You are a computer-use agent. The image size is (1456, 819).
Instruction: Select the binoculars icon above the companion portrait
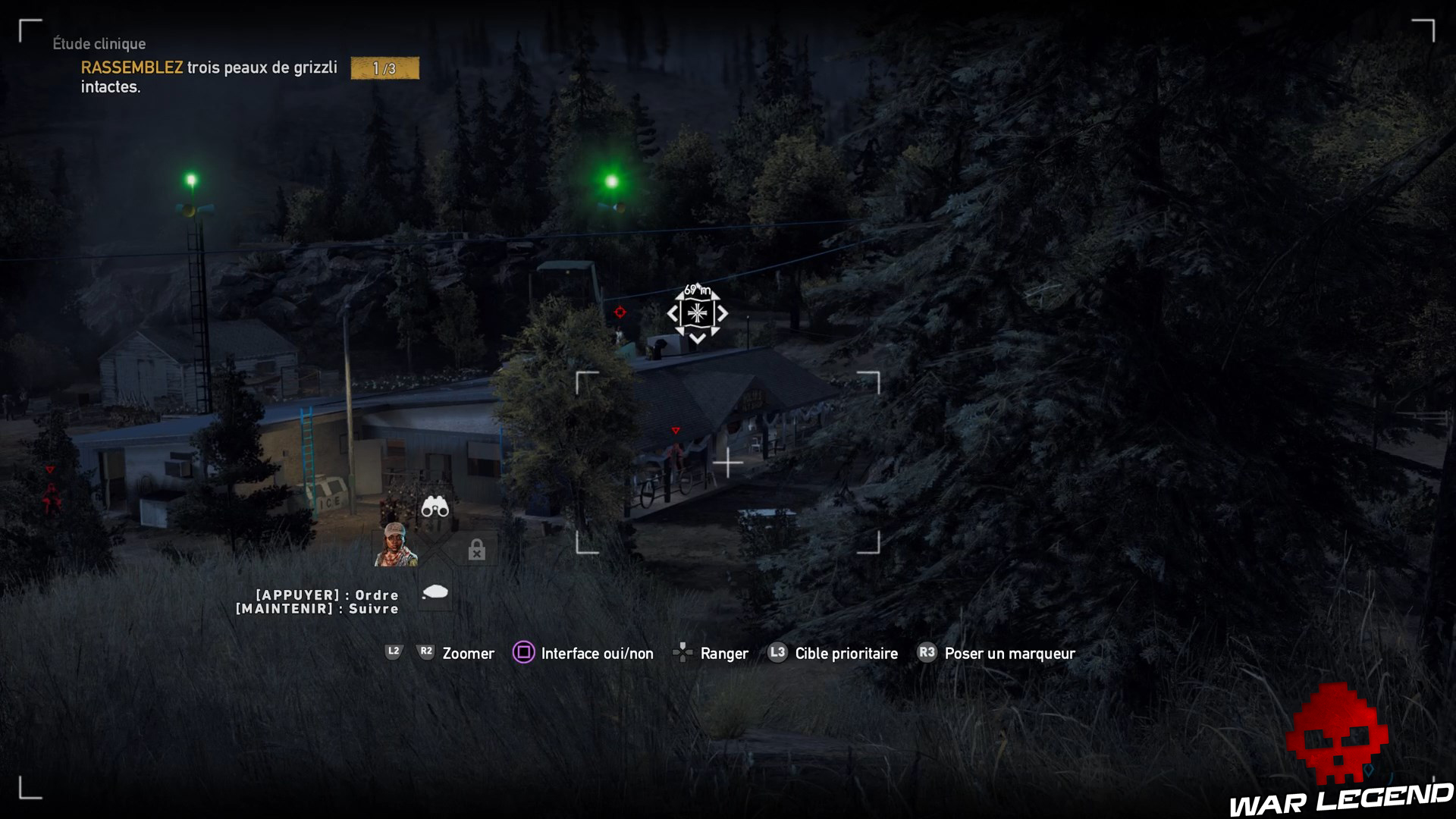434,508
